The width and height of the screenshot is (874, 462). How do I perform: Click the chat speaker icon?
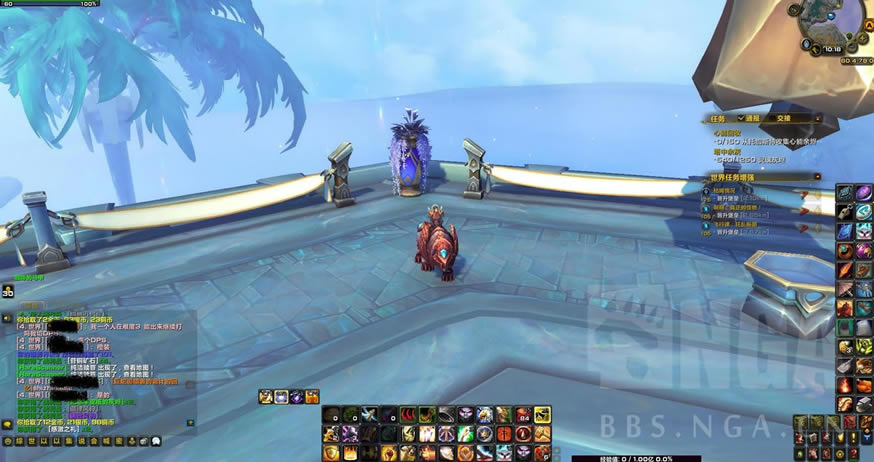8,318
